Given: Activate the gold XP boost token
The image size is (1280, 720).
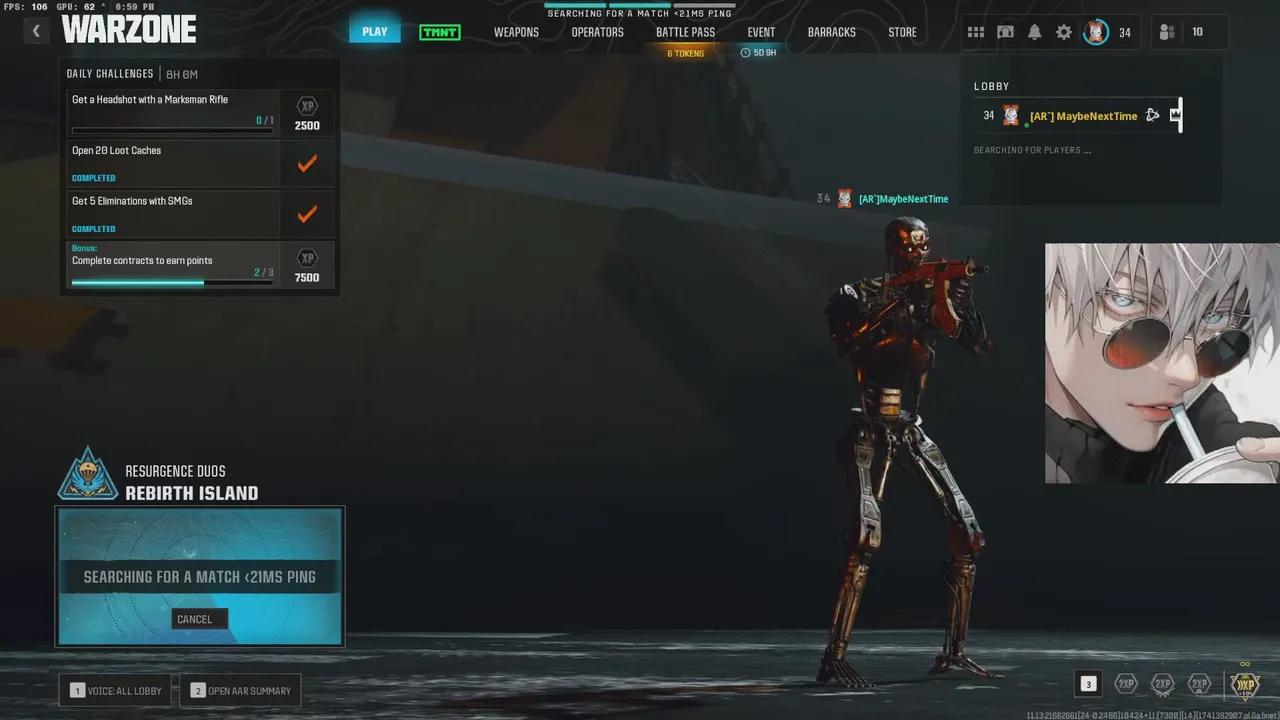Looking at the screenshot, I should [1244, 684].
